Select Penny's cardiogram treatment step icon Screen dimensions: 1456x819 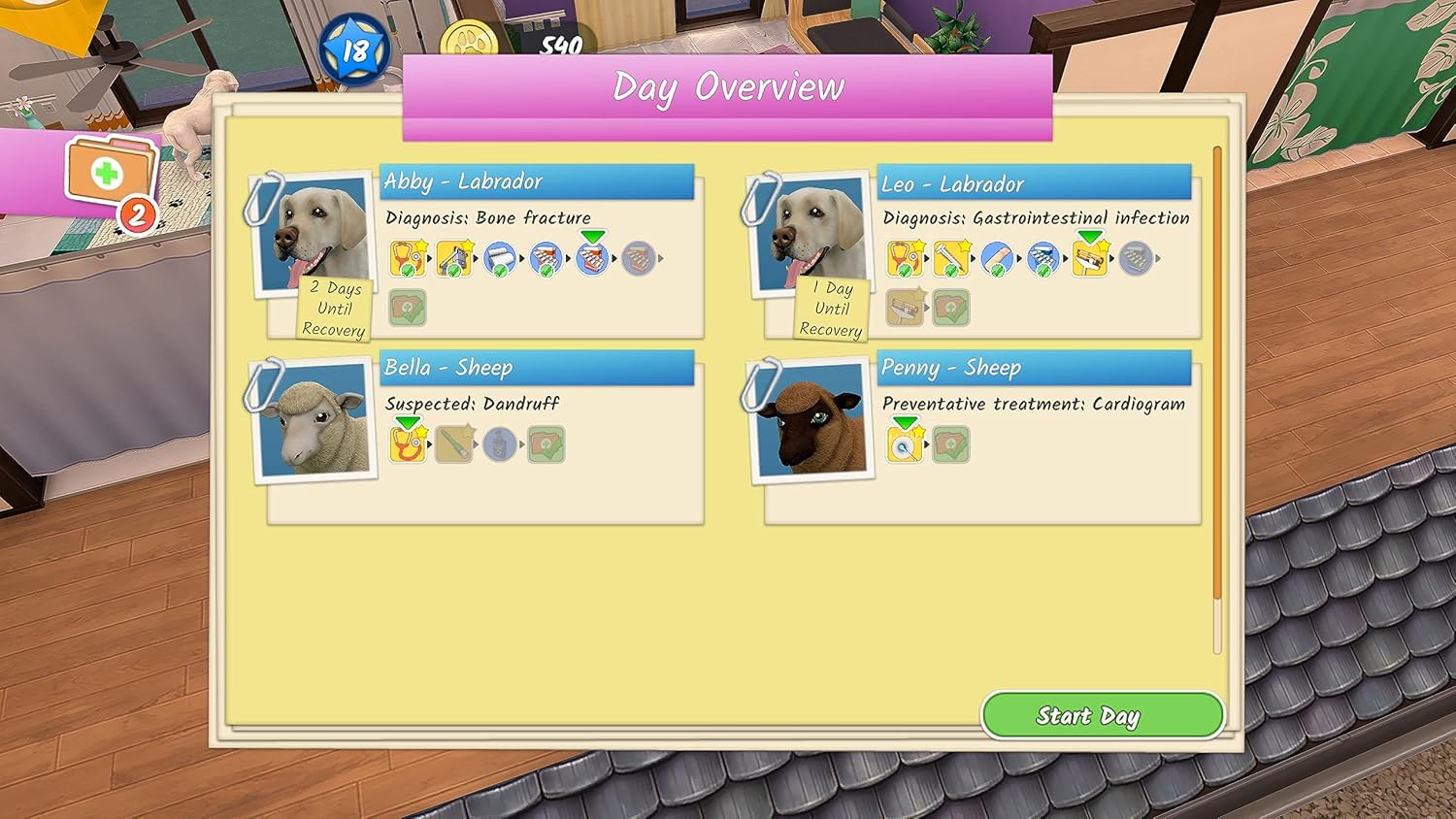click(905, 444)
